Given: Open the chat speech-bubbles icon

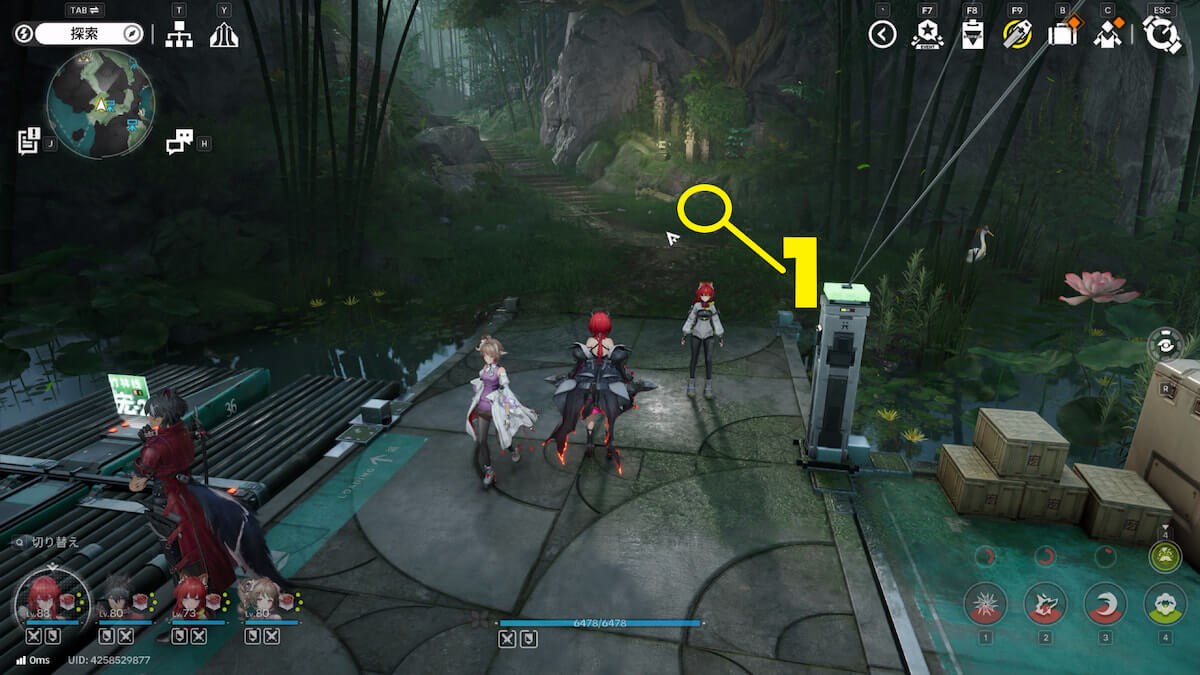Looking at the screenshot, I should click(x=179, y=142).
